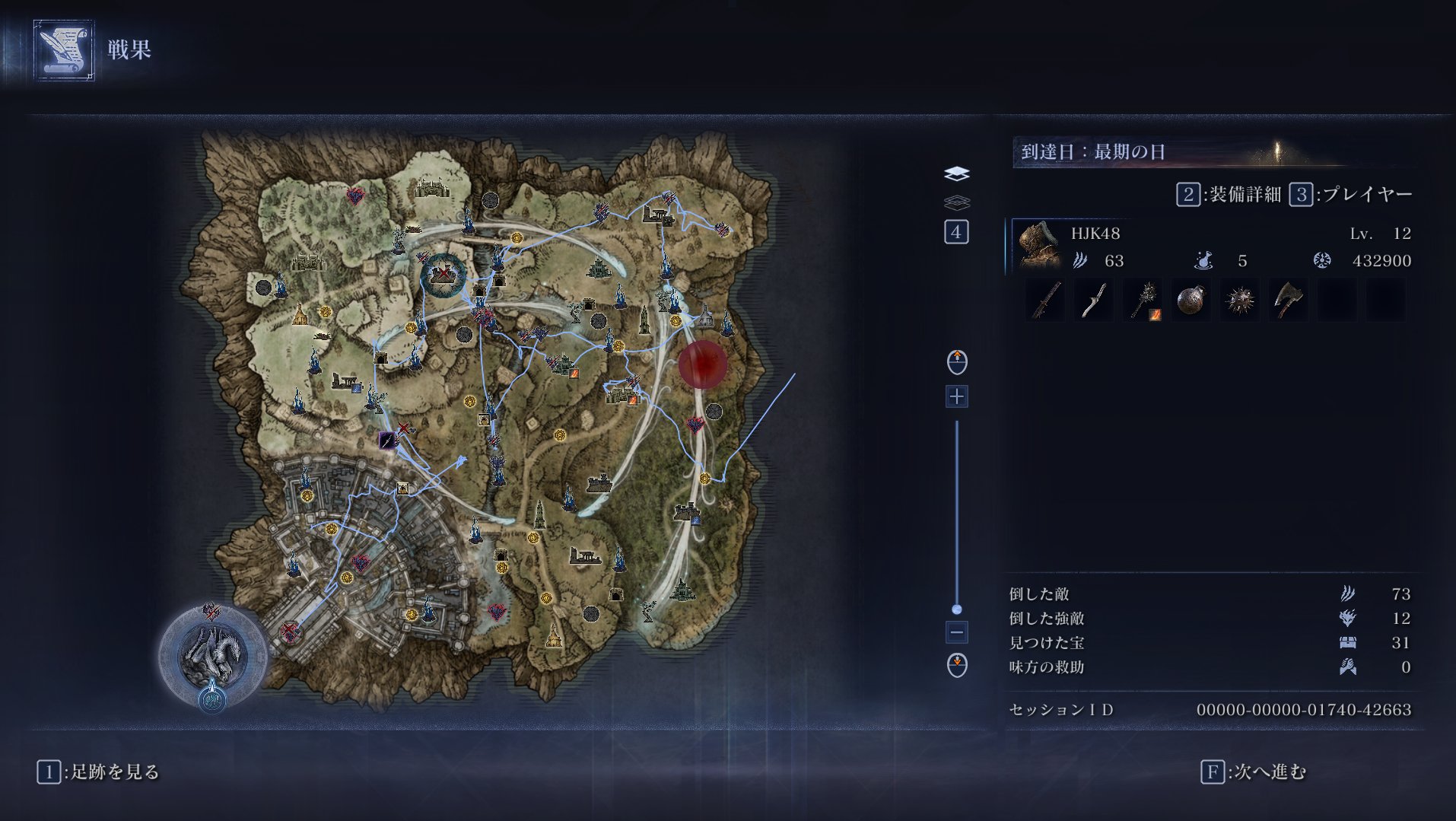Viewport: 1456px width, 821px height.
Task: Select the round iron bomb item slot
Action: pos(1191,301)
